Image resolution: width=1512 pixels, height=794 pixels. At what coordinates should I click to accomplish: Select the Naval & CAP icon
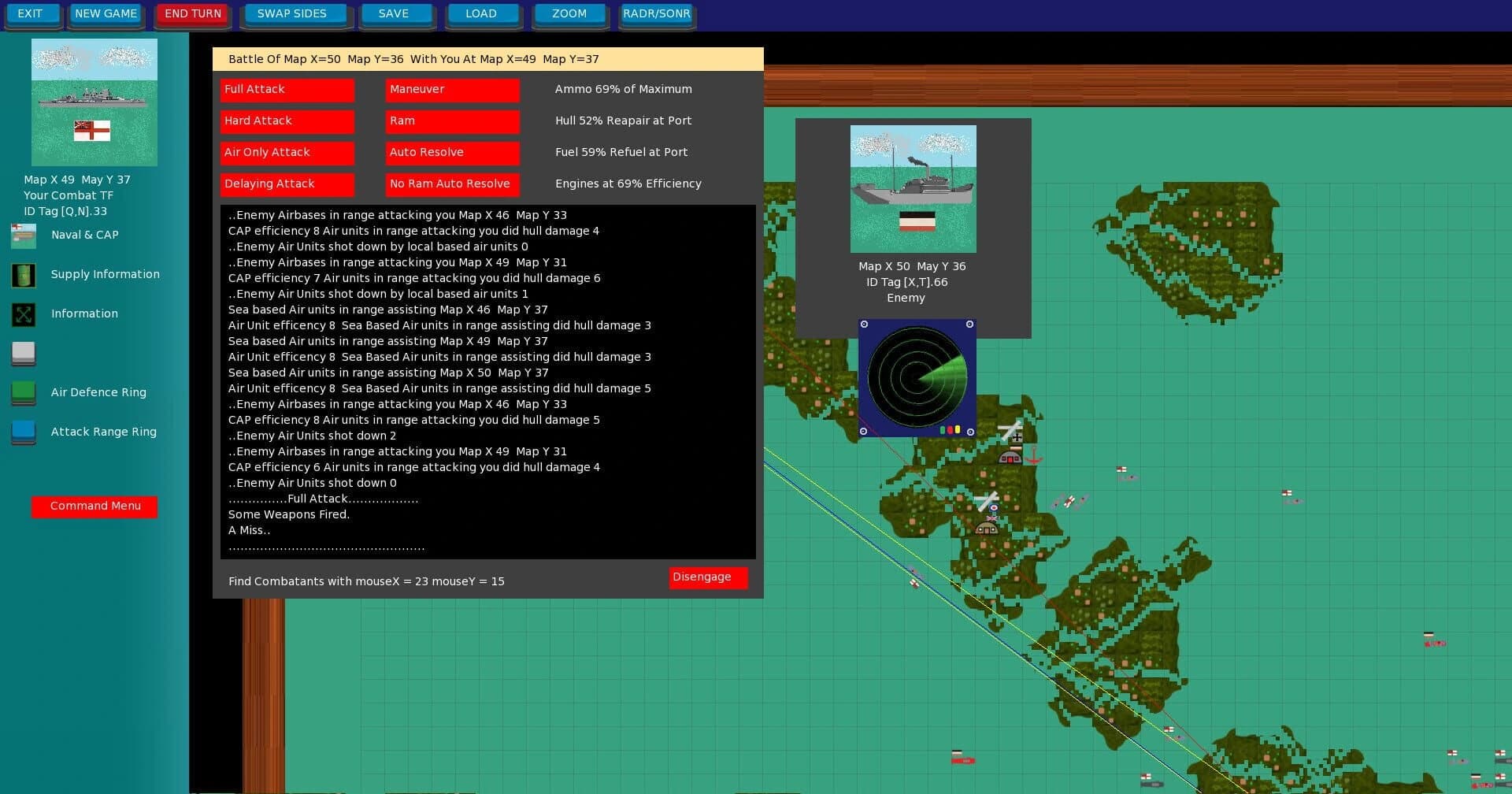pyautogui.click(x=23, y=235)
